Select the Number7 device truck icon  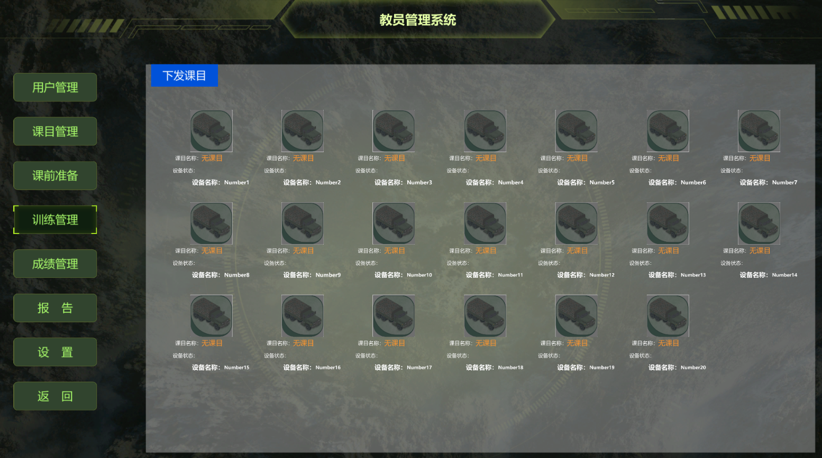point(759,131)
